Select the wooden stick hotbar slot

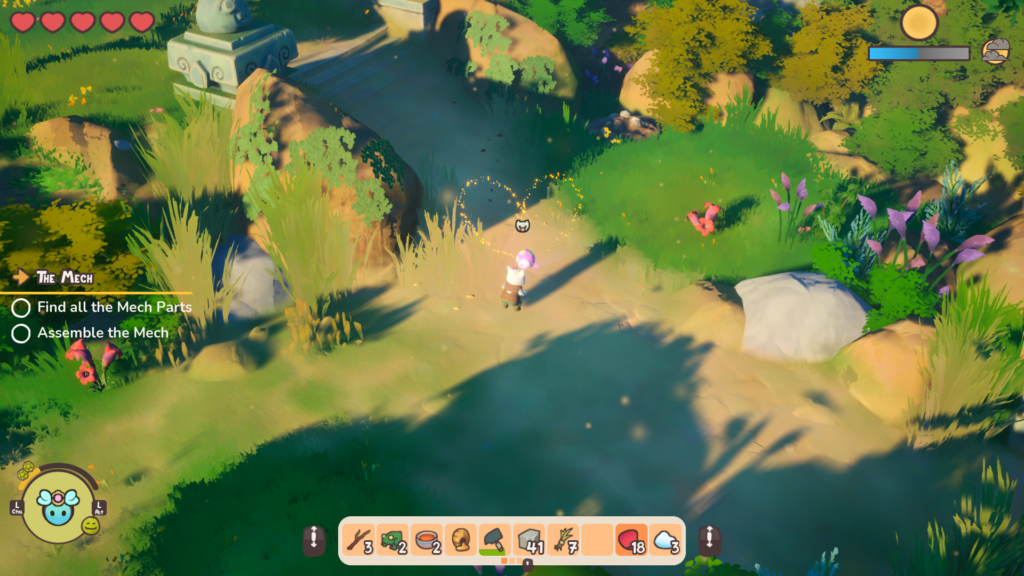pyautogui.click(x=359, y=541)
